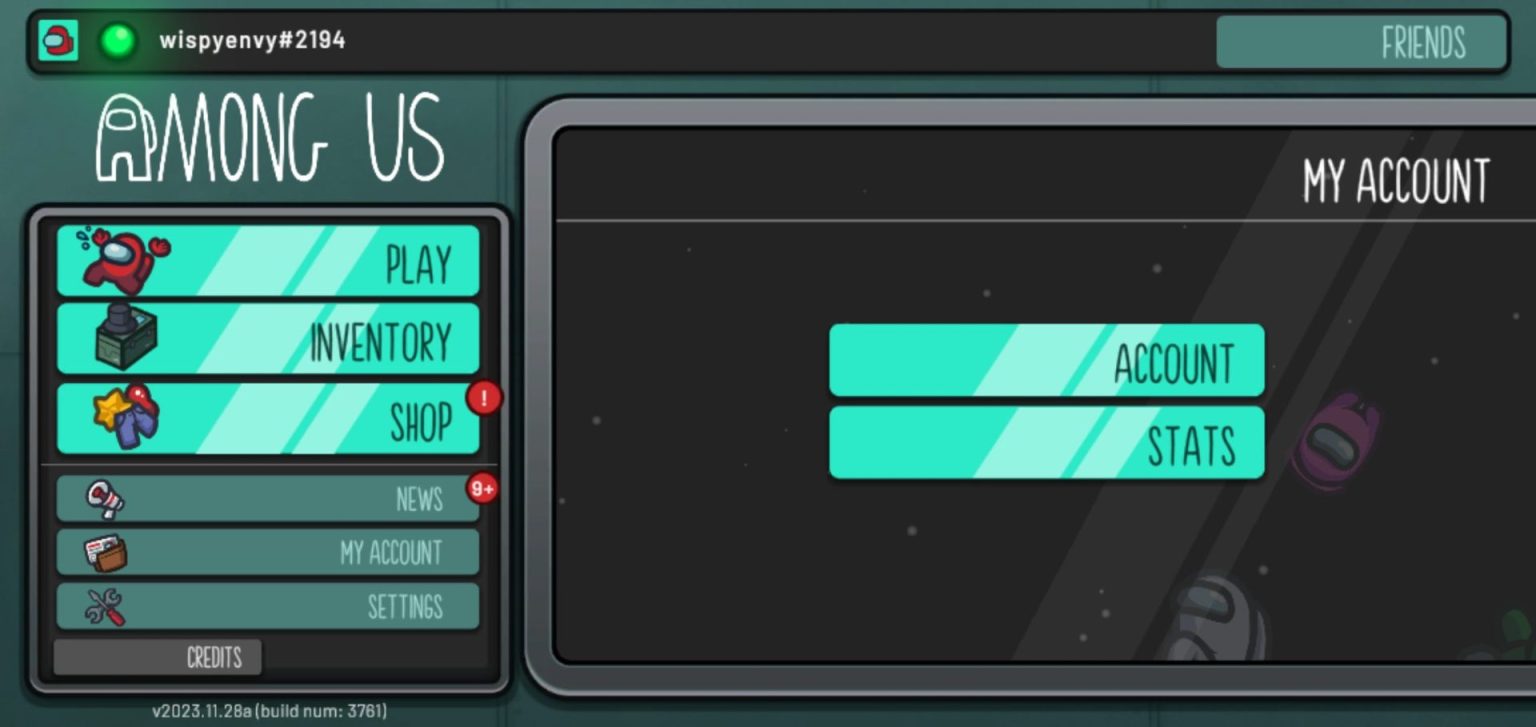View the game Credits
This screenshot has height=727, width=1536.
pos(215,657)
